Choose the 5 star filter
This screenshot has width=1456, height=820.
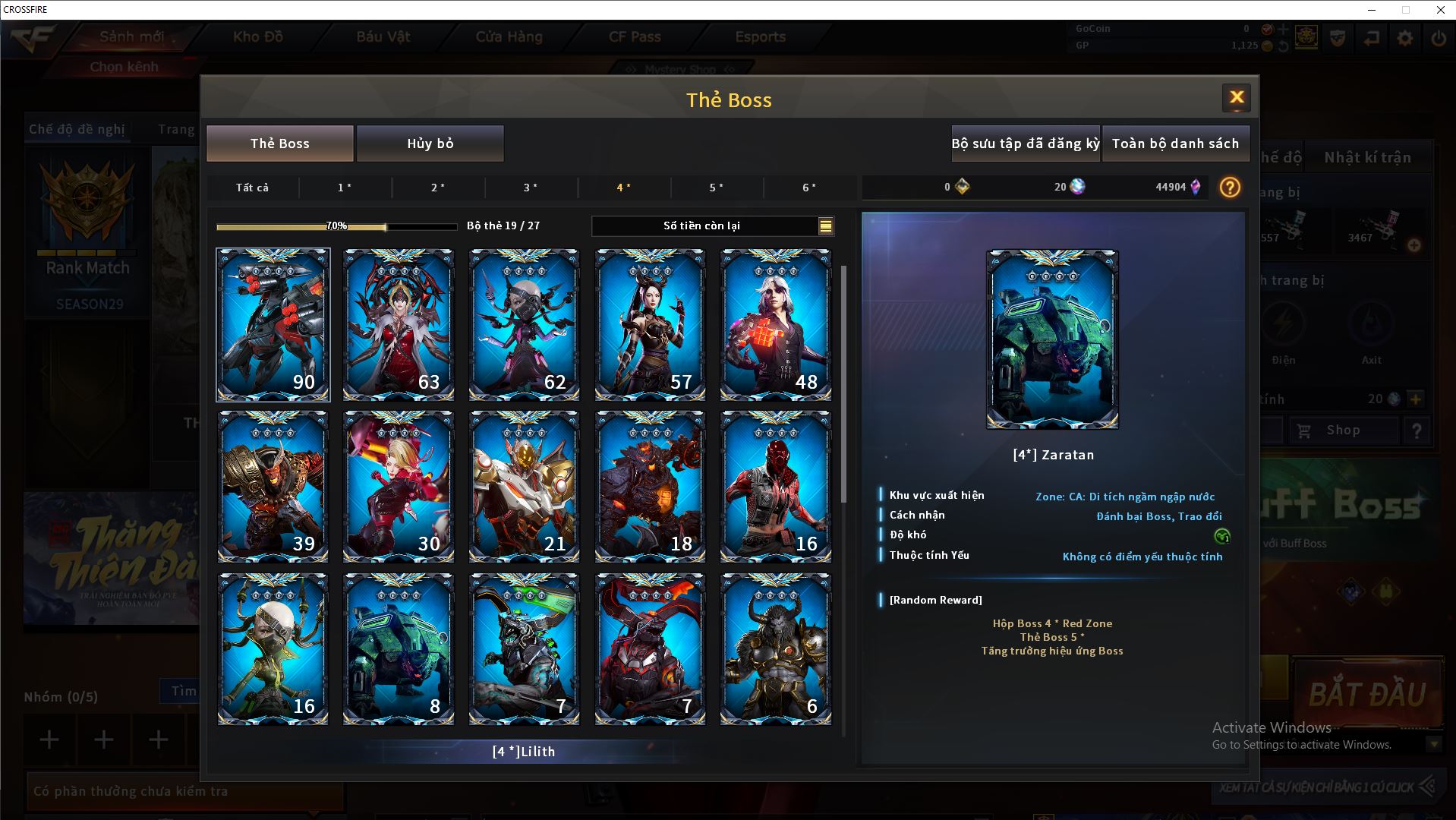(x=717, y=188)
